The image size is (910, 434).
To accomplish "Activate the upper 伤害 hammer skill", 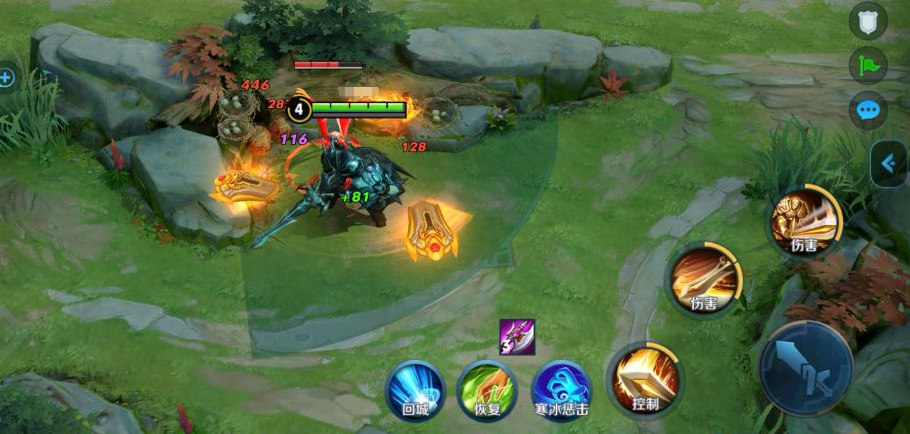I will (806, 221).
